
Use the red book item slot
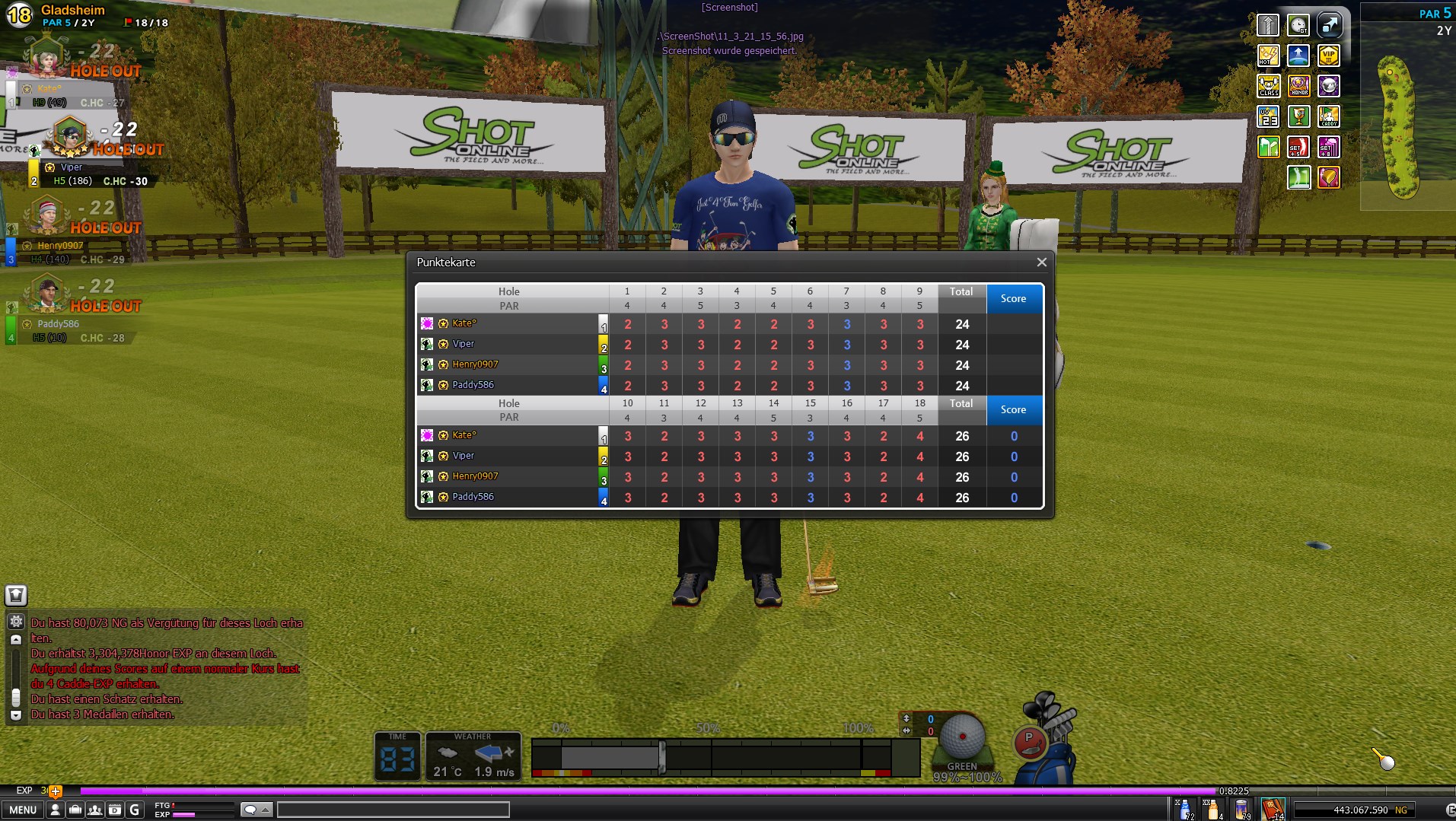(1272, 808)
